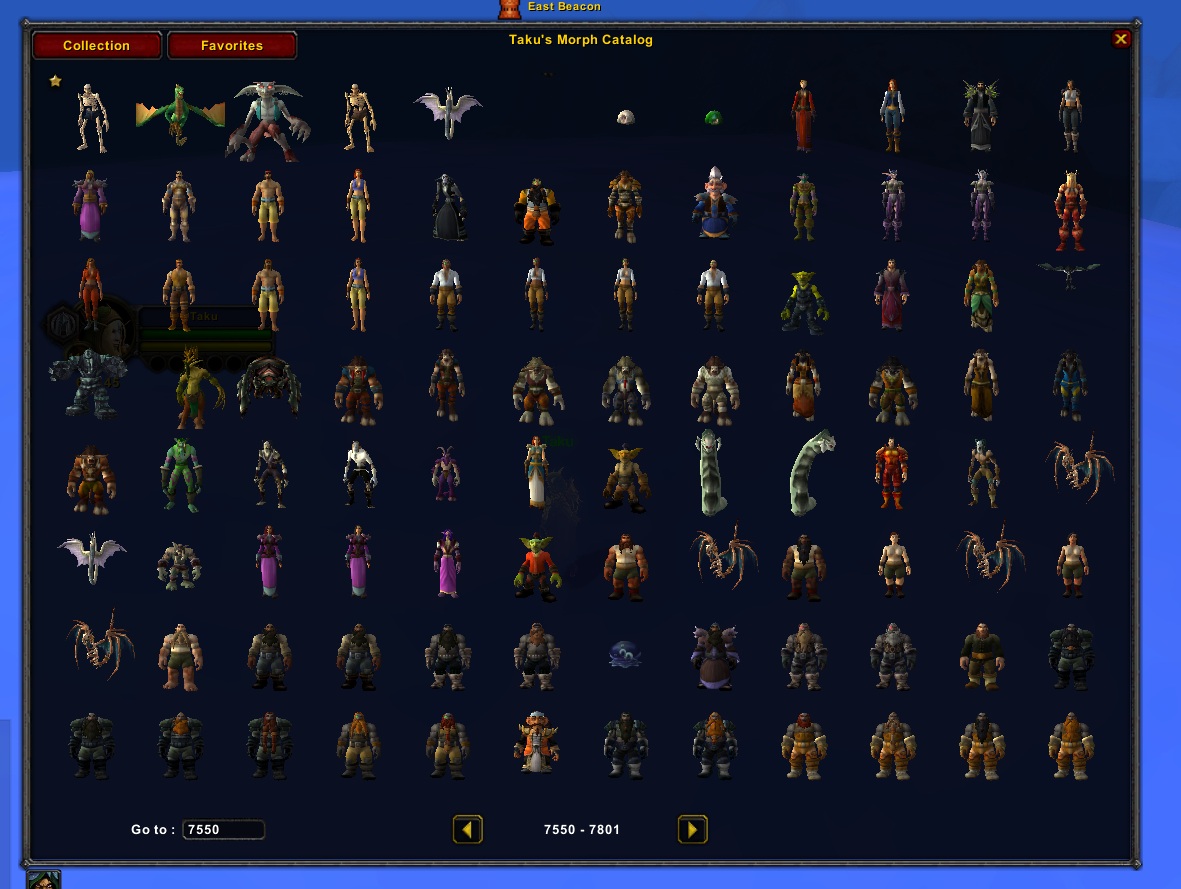Image resolution: width=1181 pixels, height=889 pixels.
Task: Select the goblin in orange vest morph
Action: (x=535, y=566)
